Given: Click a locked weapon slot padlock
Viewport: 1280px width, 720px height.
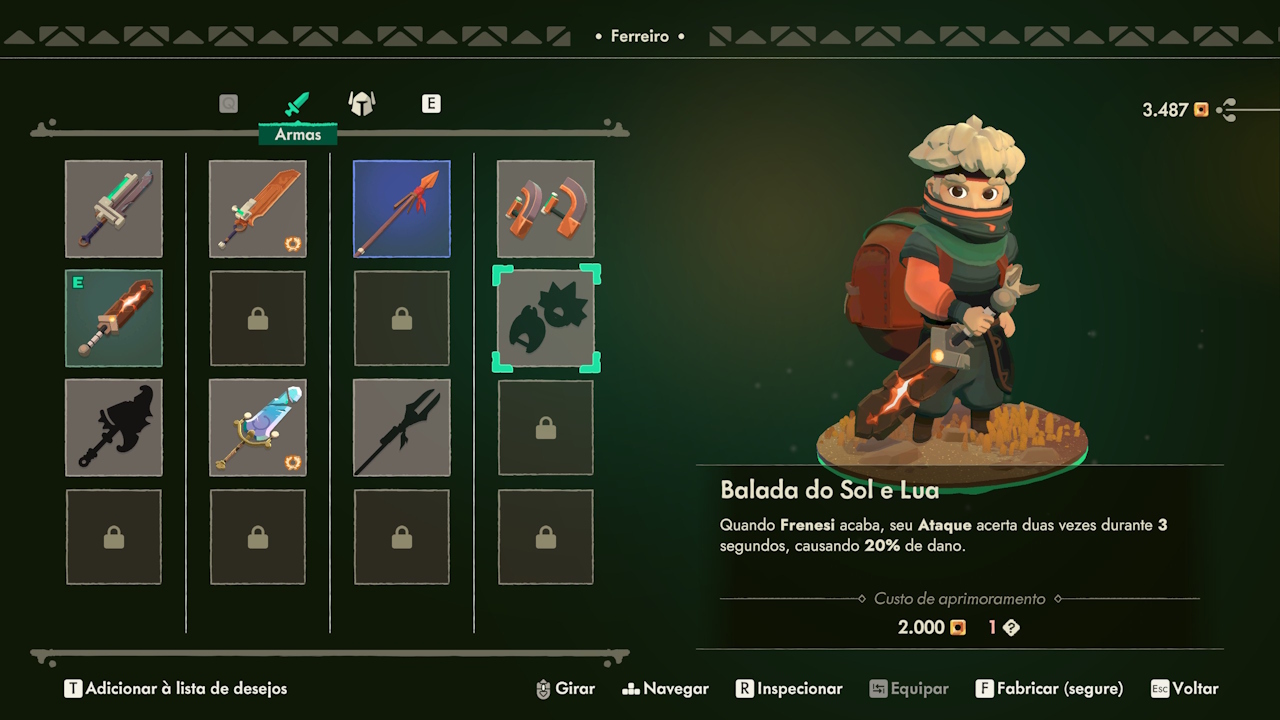Looking at the screenshot, I should (x=257, y=317).
